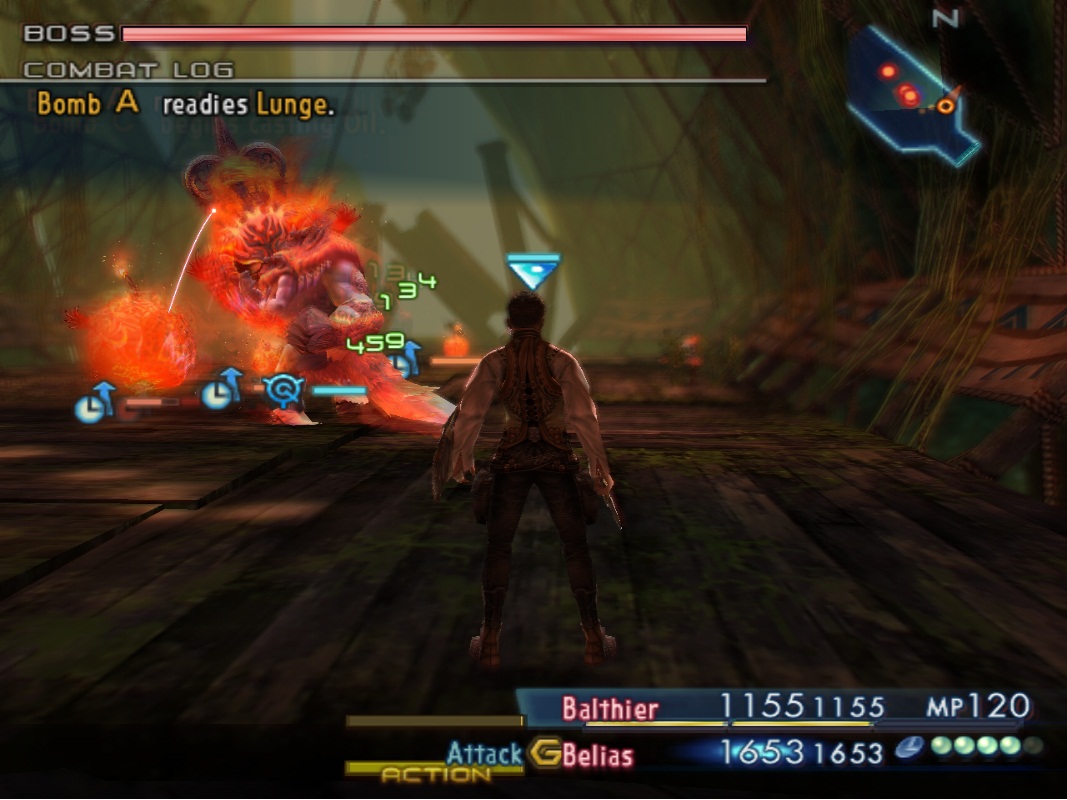Click the Combat Log header

[128, 70]
